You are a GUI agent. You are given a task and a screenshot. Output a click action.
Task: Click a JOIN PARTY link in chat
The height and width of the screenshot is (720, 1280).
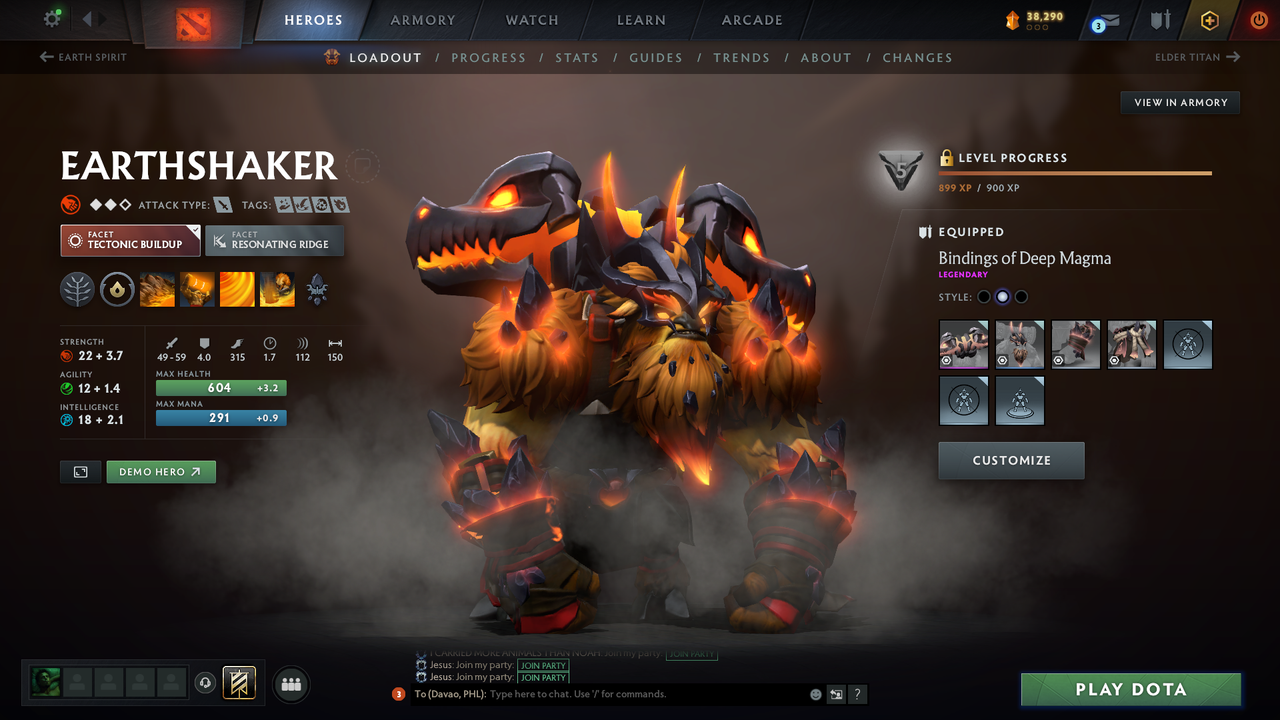click(543, 677)
